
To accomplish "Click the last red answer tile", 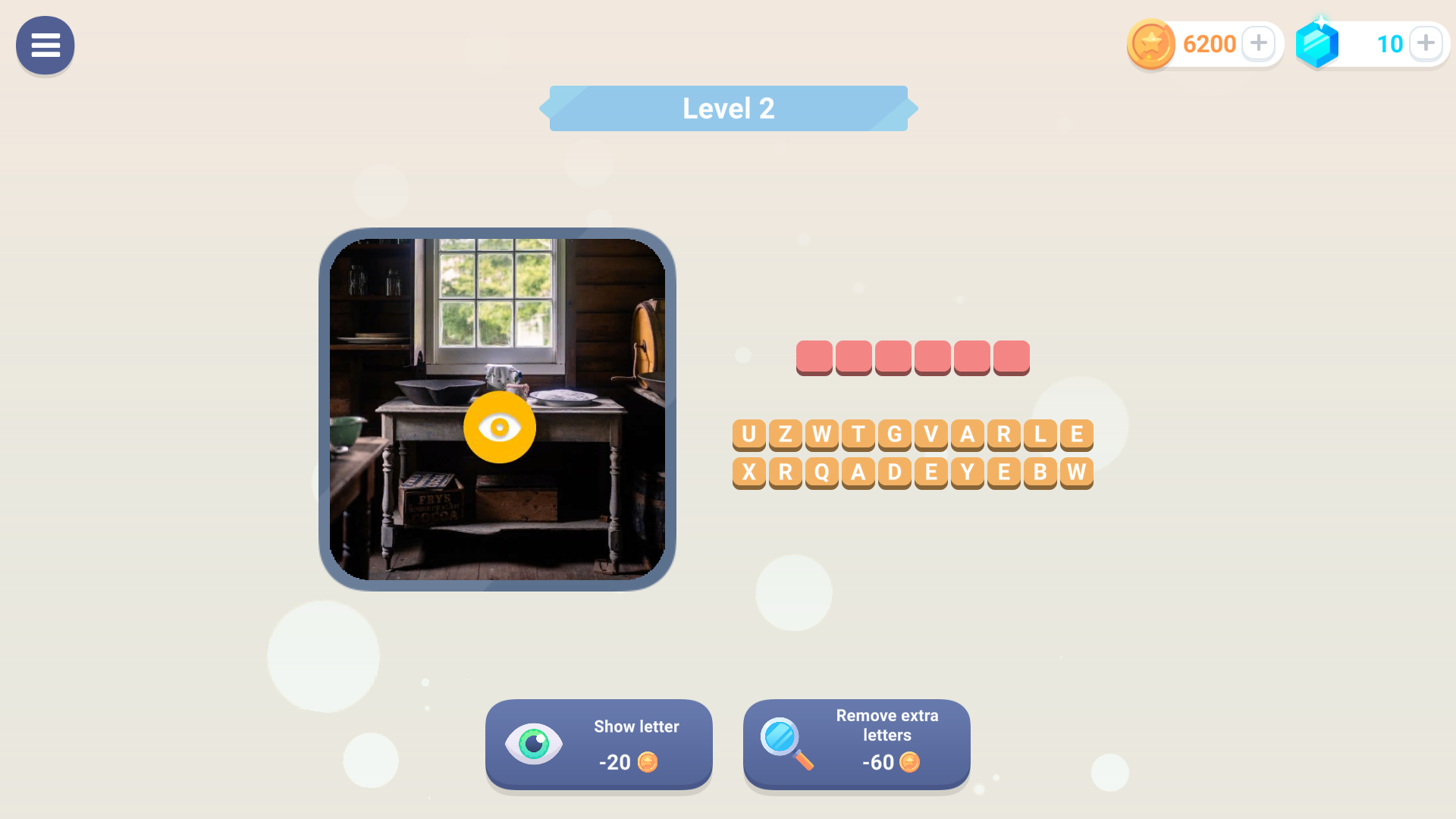I will 1011,356.
